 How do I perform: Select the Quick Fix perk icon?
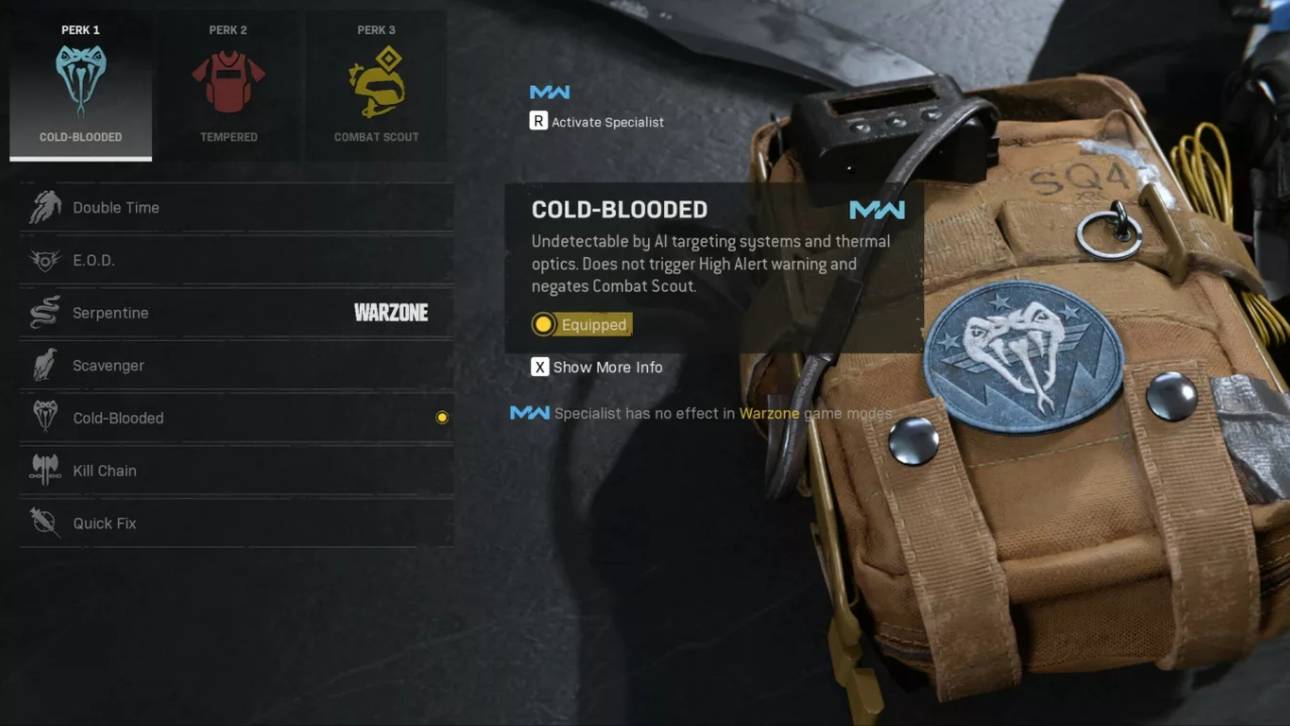point(44,522)
